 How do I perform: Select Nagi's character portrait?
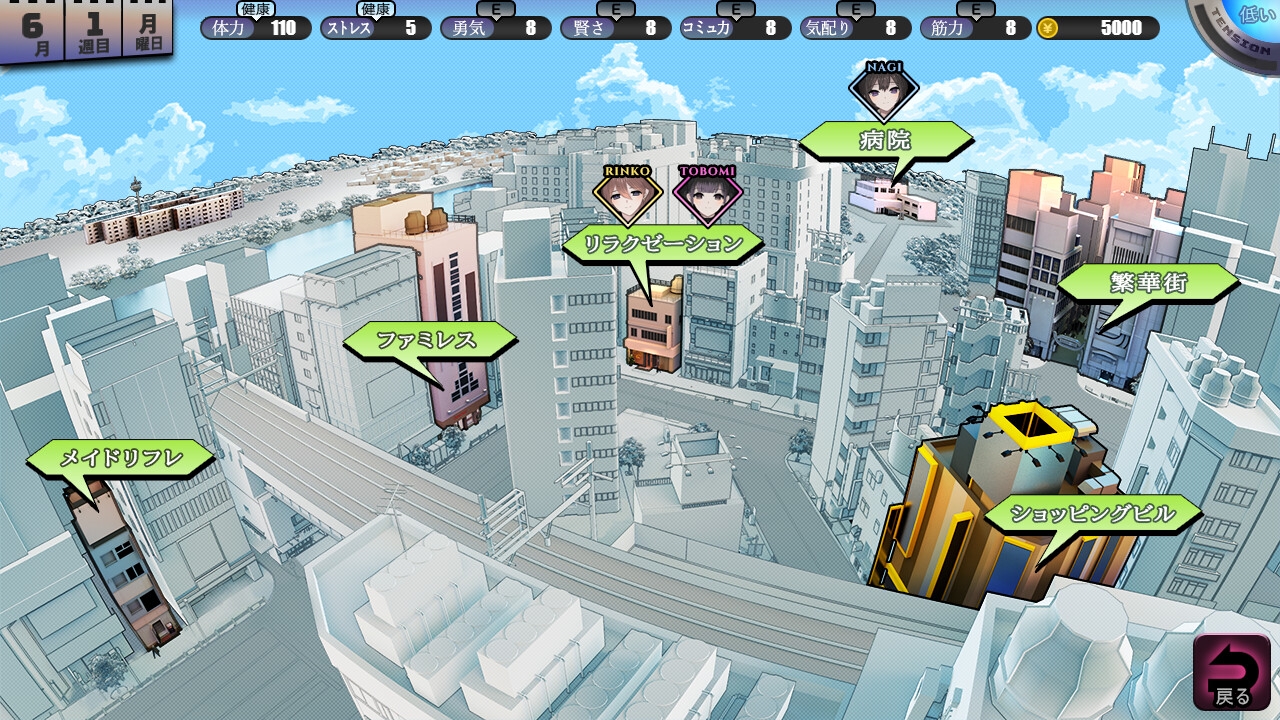884,90
